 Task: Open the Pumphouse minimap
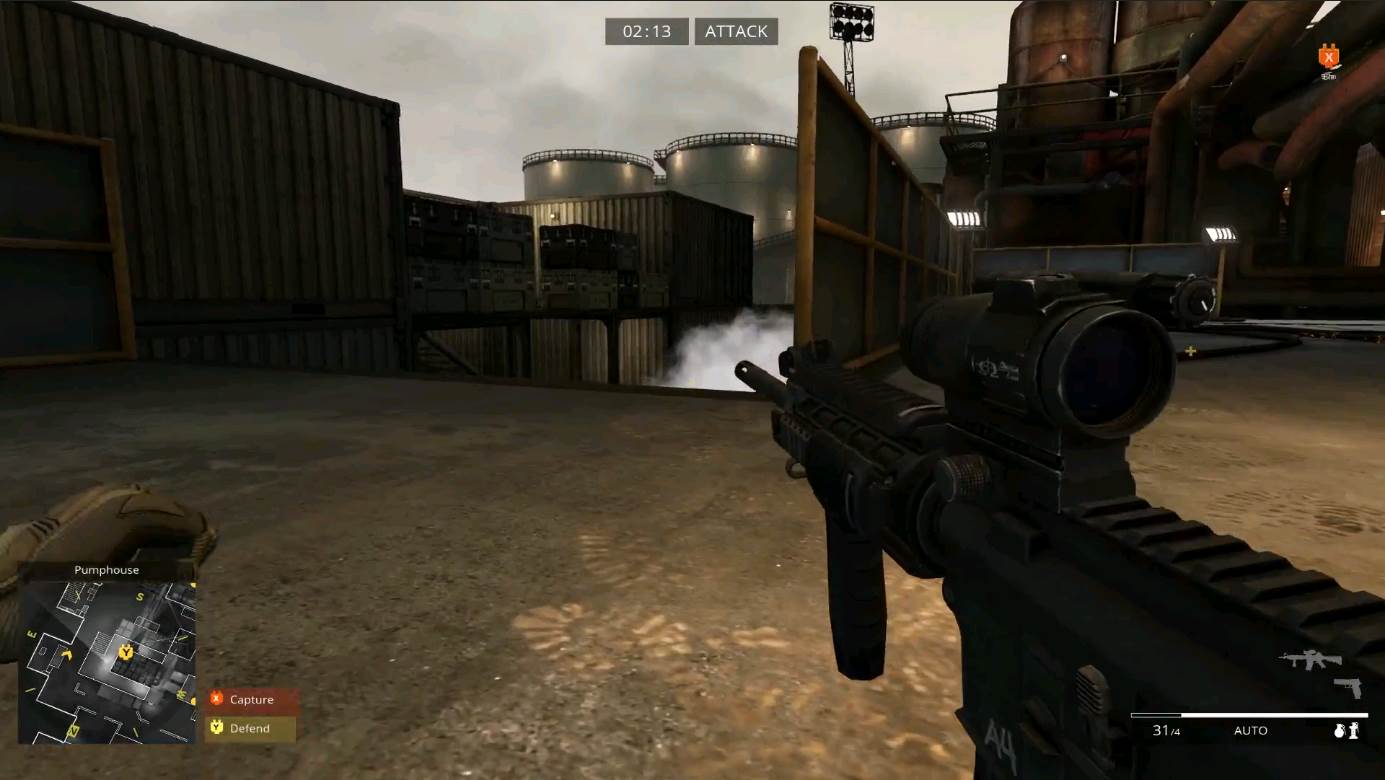[107, 662]
